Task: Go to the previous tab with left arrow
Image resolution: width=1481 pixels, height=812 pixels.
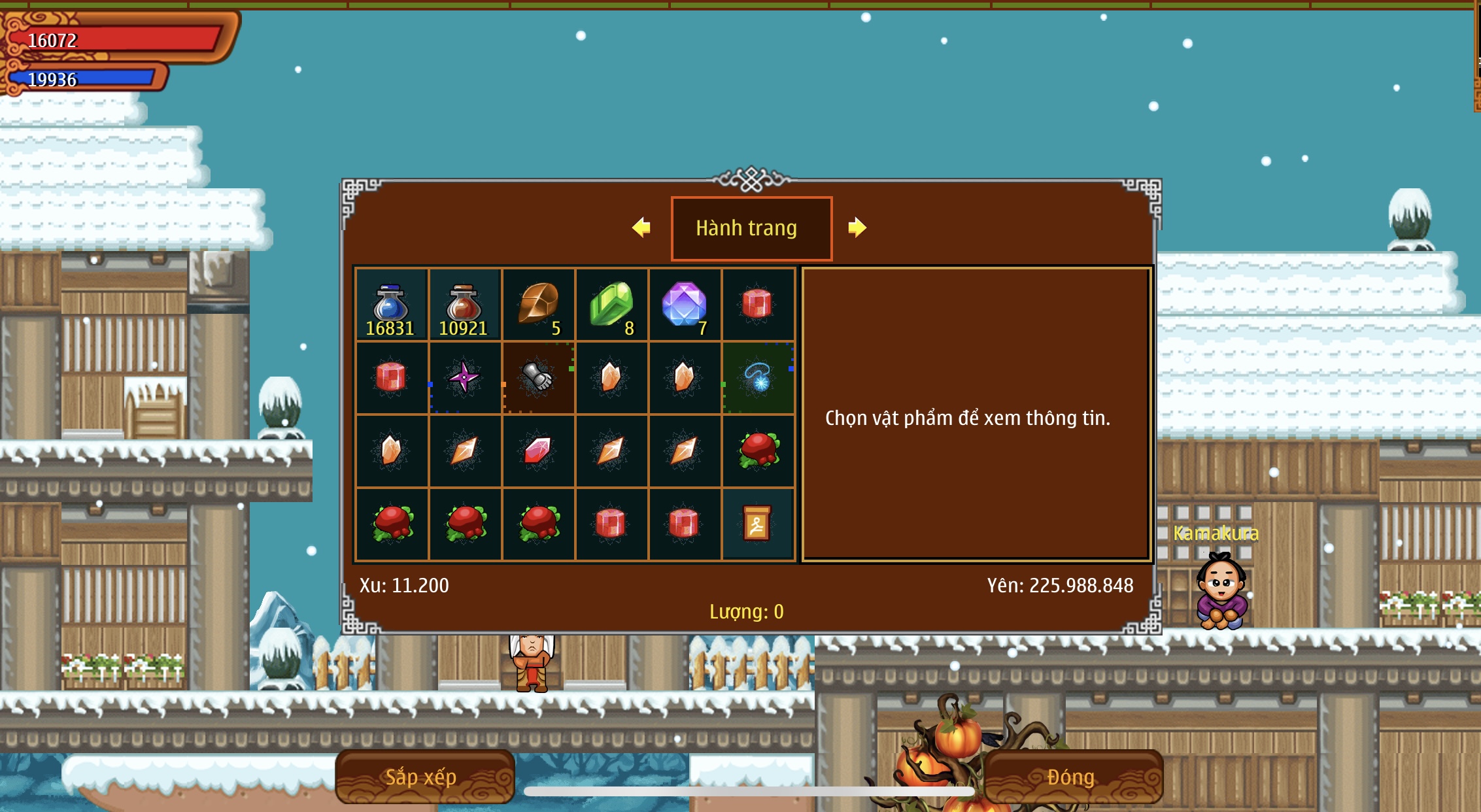Action: tap(641, 228)
